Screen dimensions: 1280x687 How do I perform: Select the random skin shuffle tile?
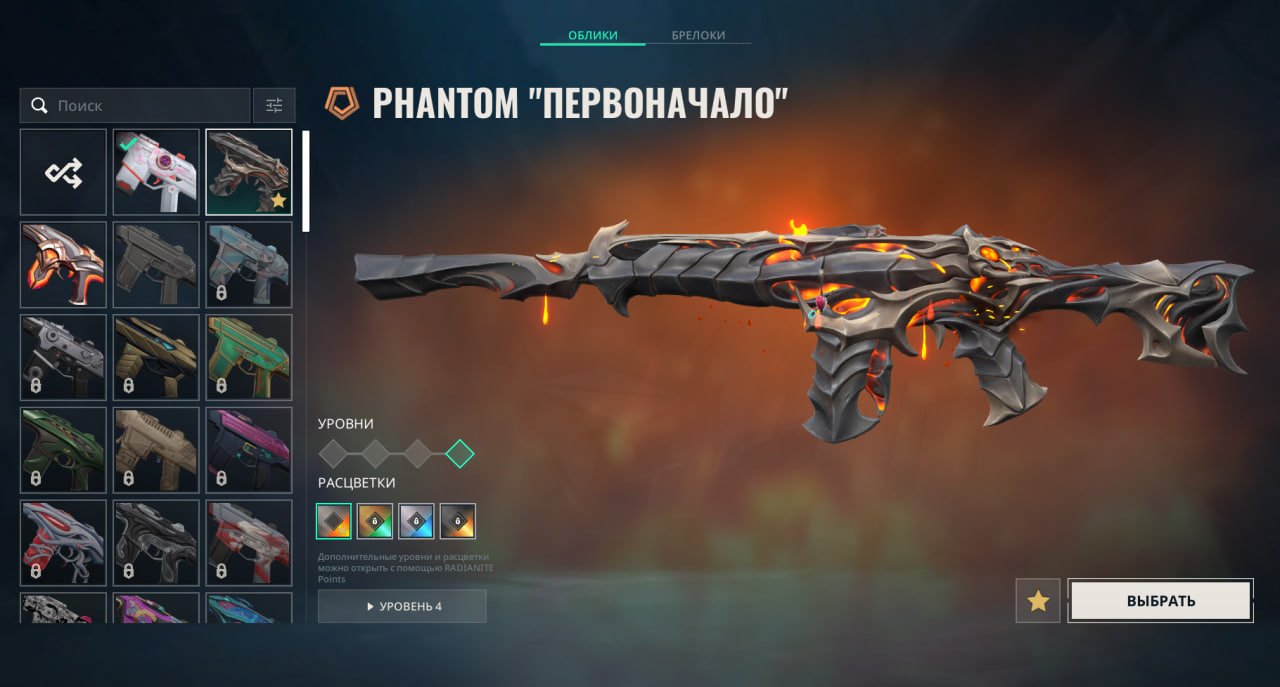click(63, 172)
